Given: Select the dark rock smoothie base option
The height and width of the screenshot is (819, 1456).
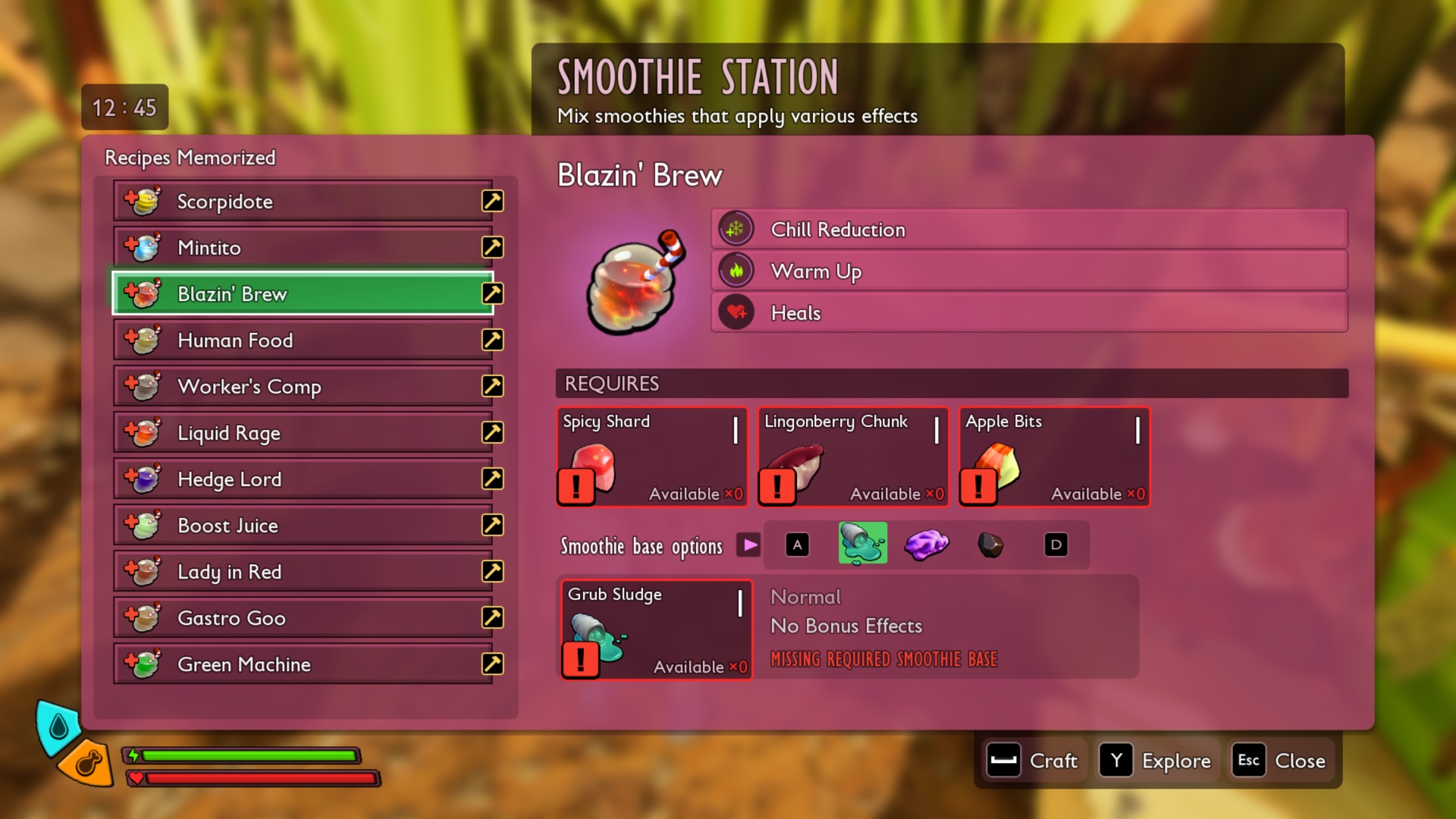Looking at the screenshot, I should (990, 544).
